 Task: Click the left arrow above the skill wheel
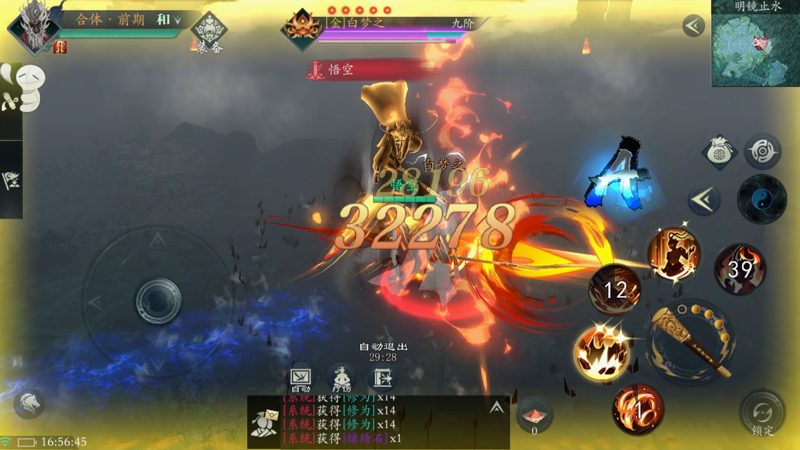[x=704, y=199]
